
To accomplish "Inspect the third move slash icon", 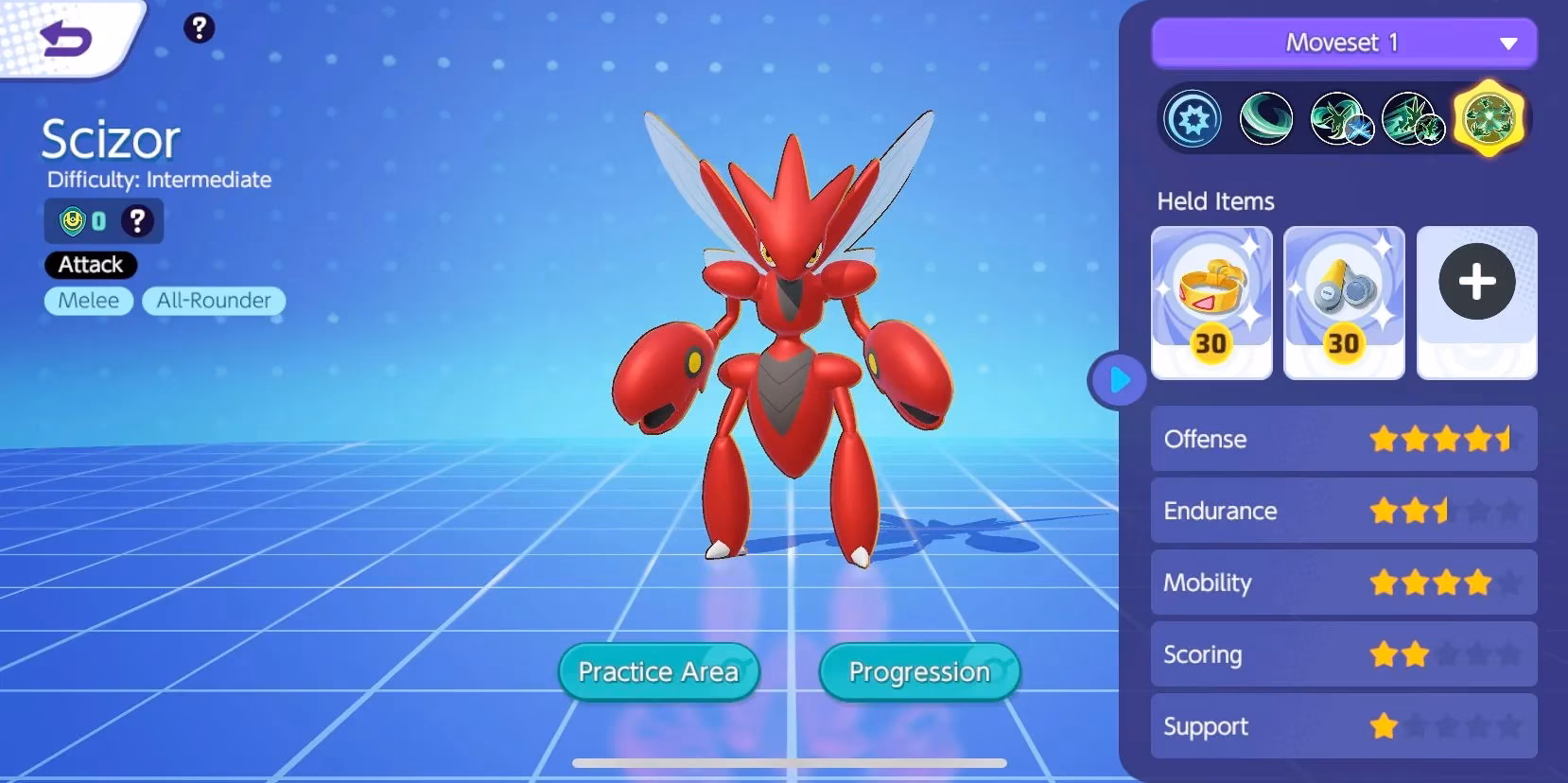I will (1415, 118).
